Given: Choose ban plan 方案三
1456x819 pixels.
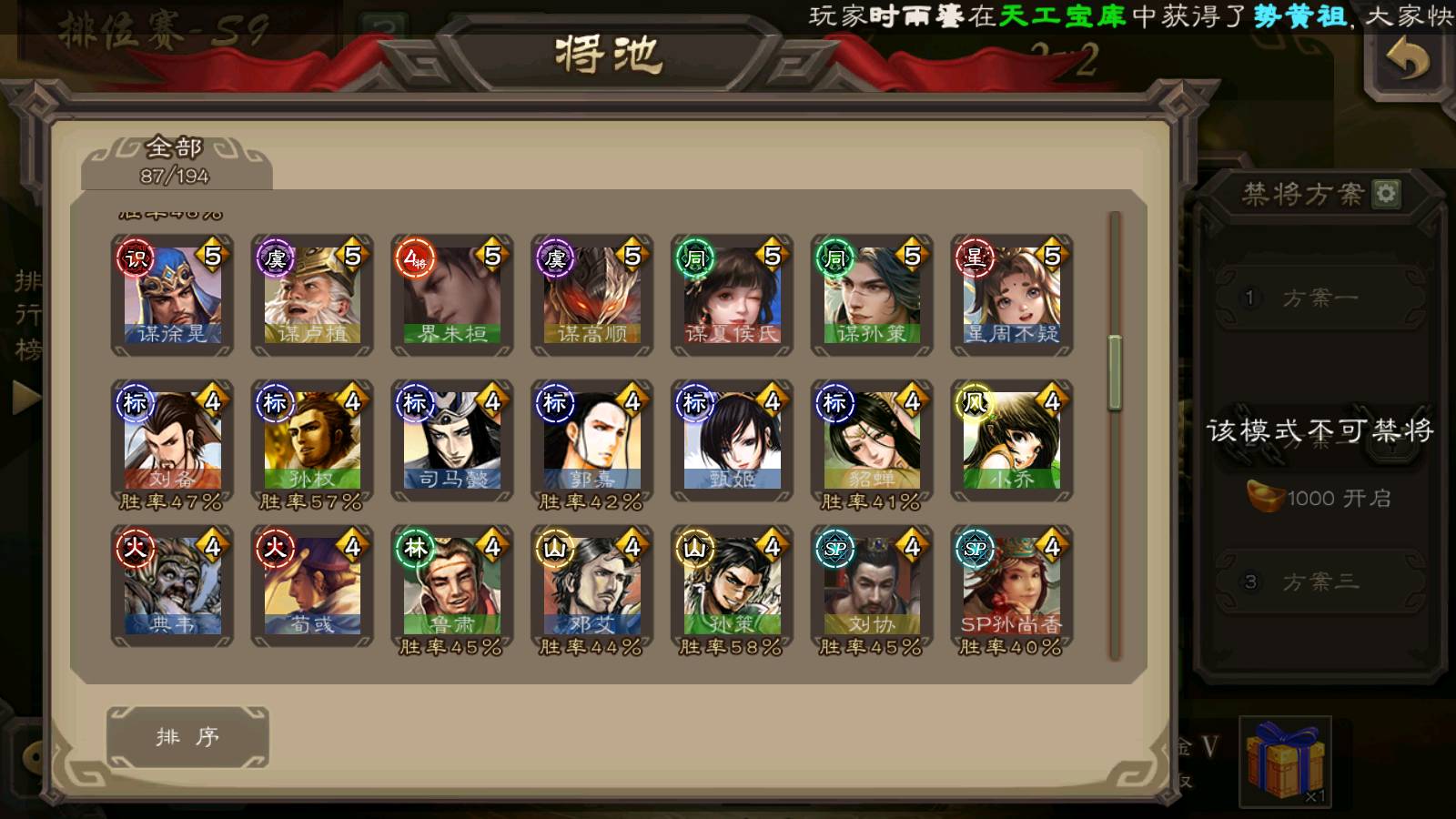Looking at the screenshot, I should pos(1319,581).
